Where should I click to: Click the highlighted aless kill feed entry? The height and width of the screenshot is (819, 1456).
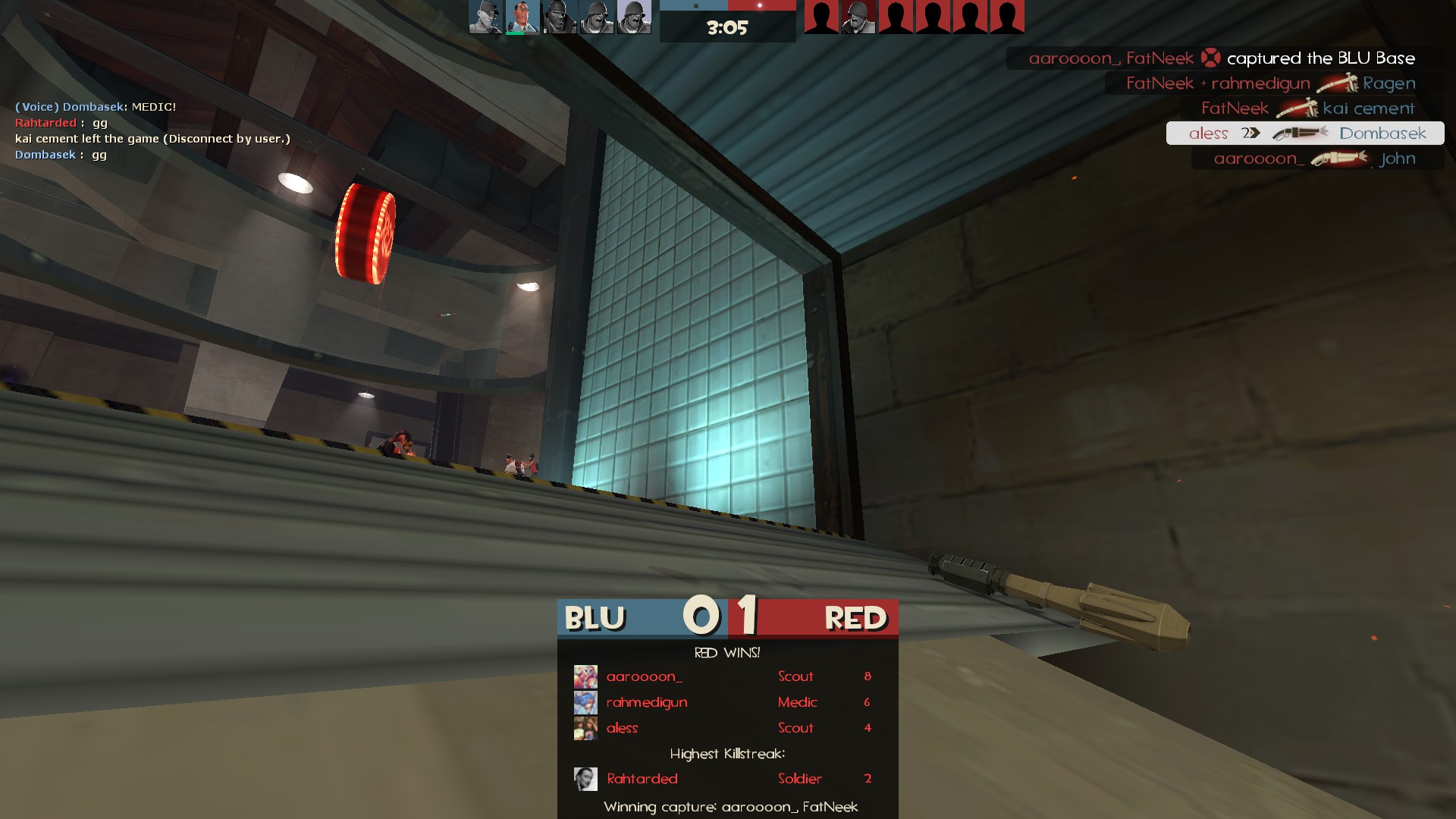pos(1304,133)
